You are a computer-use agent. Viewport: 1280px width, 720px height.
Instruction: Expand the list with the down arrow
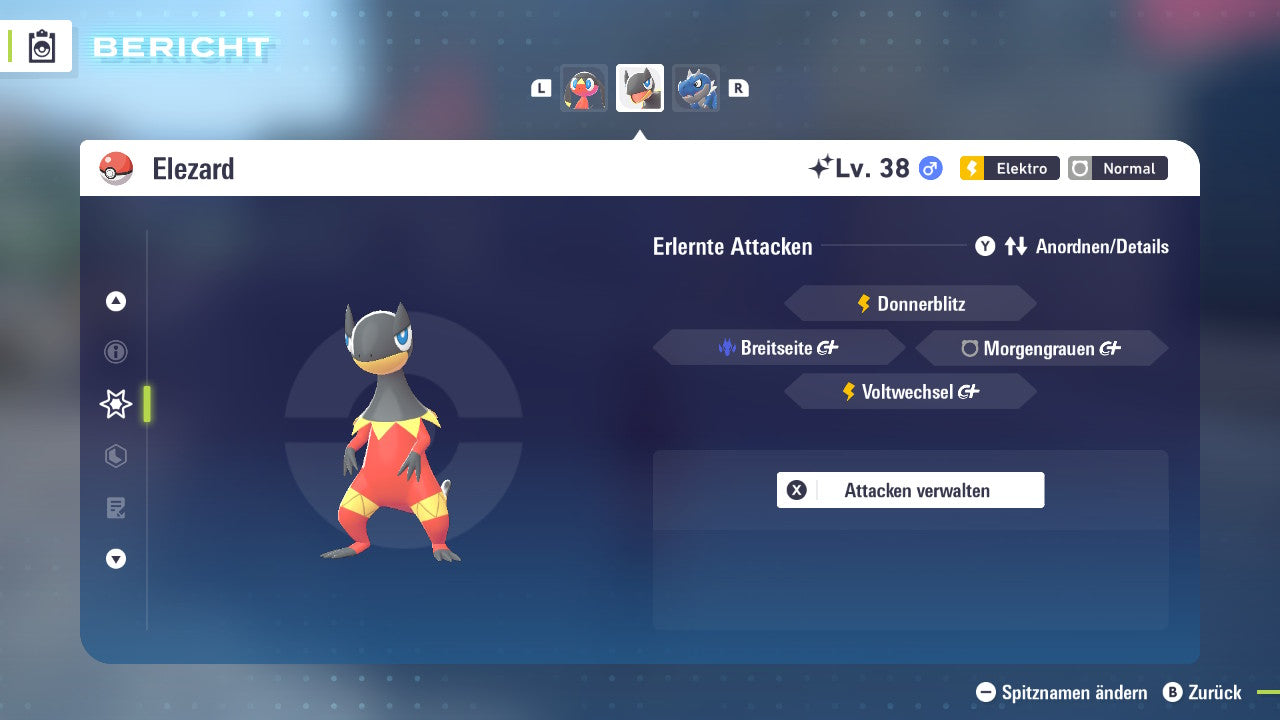tap(115, 559)
